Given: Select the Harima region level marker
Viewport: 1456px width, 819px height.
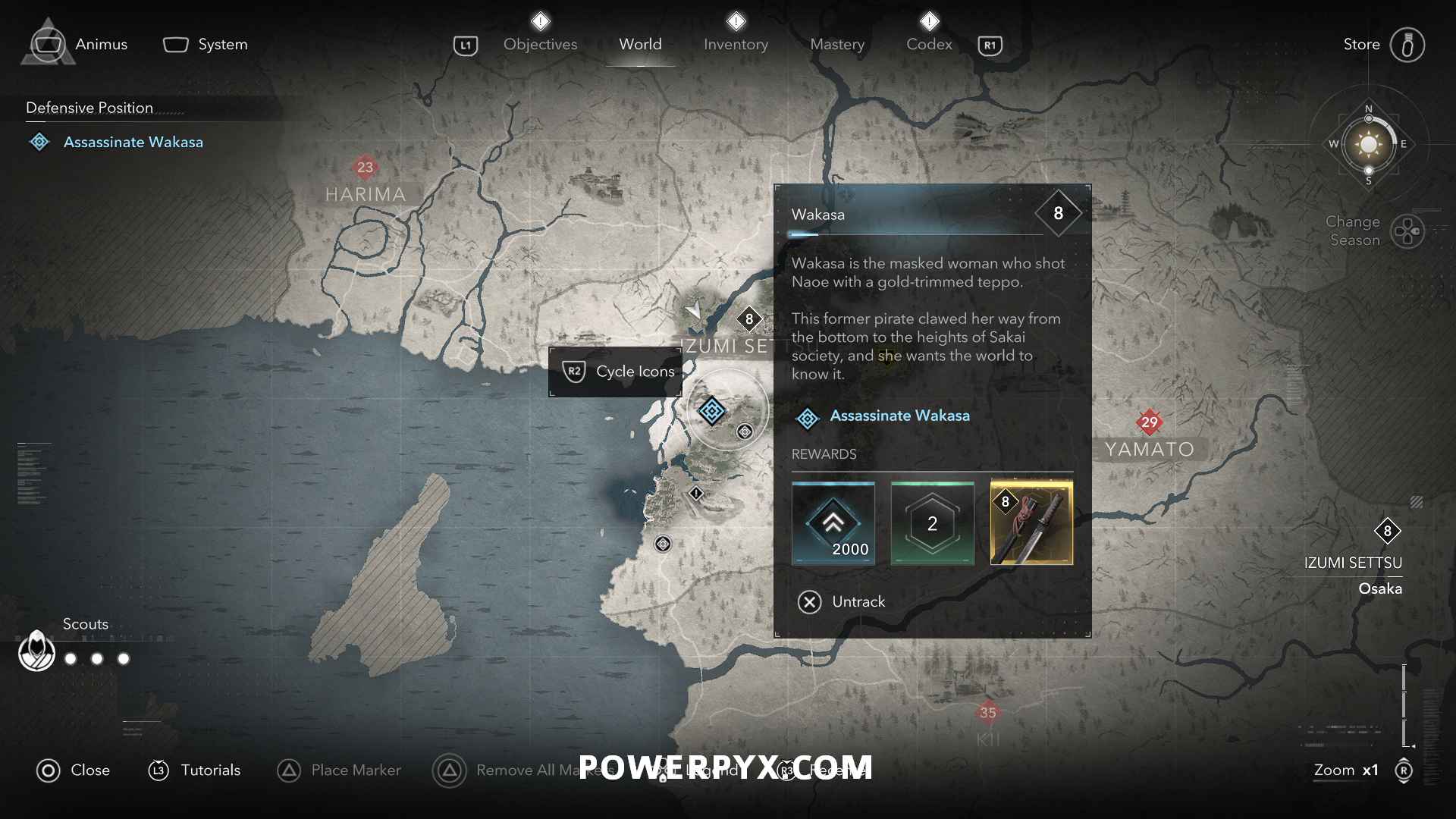Looking at the screenshot, I should 365,167.
